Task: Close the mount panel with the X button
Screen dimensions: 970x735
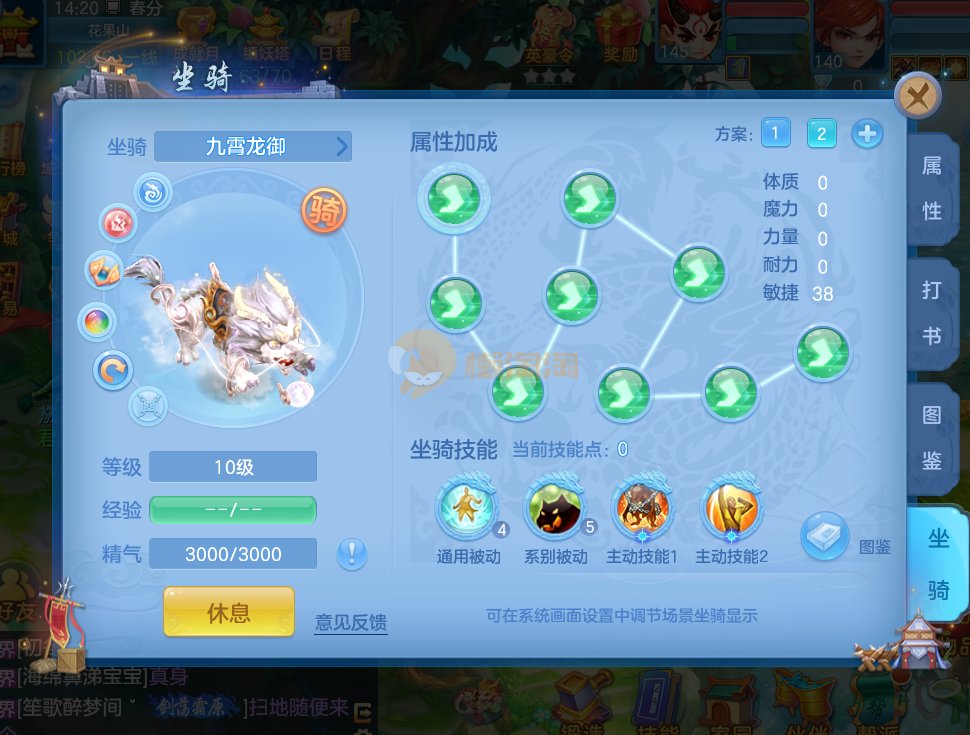Action: pyautogui.click(x=916, y=97)
